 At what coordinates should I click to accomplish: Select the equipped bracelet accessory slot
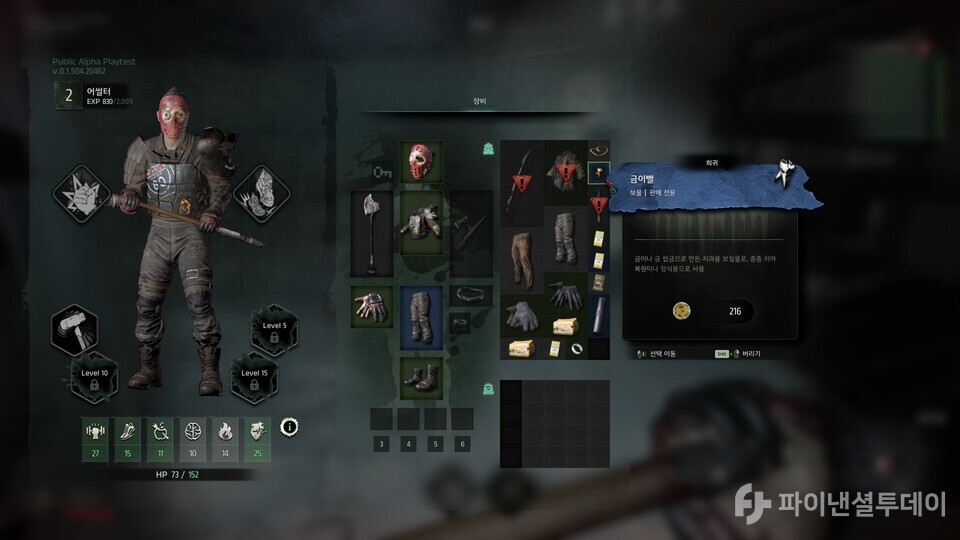point(470,295)
